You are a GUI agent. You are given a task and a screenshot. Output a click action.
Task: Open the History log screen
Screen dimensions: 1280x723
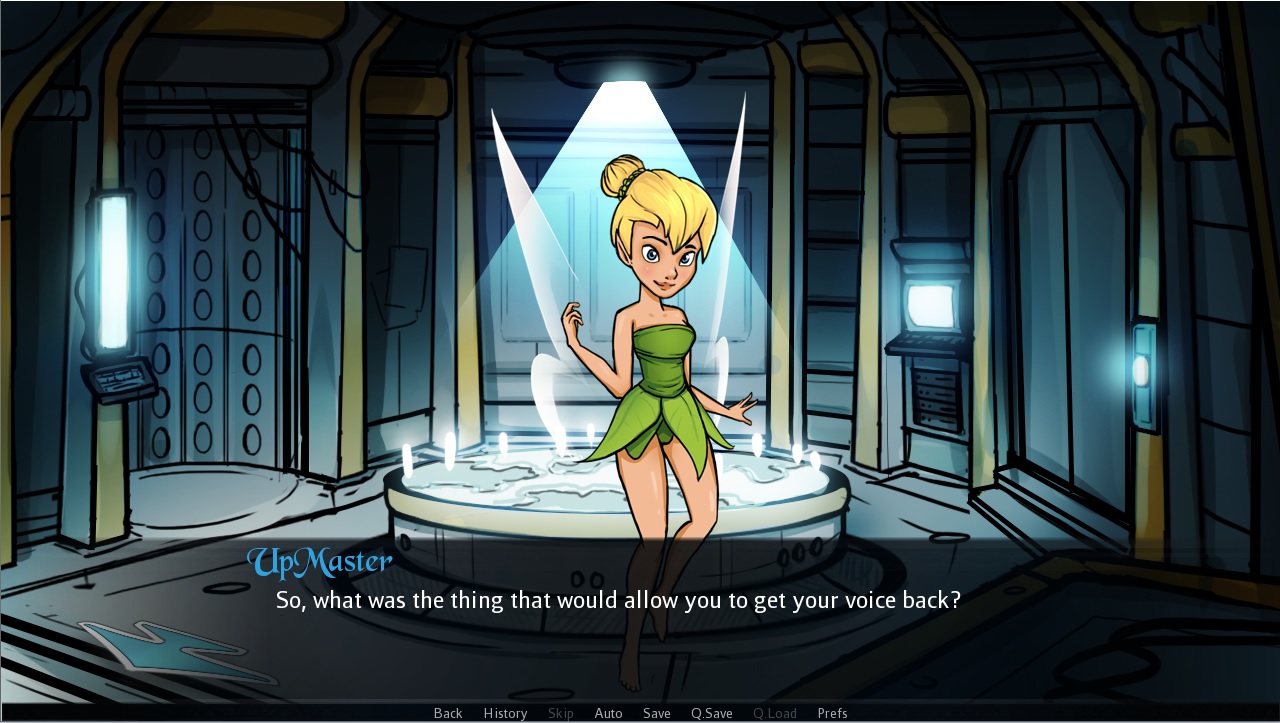point(505,713)
